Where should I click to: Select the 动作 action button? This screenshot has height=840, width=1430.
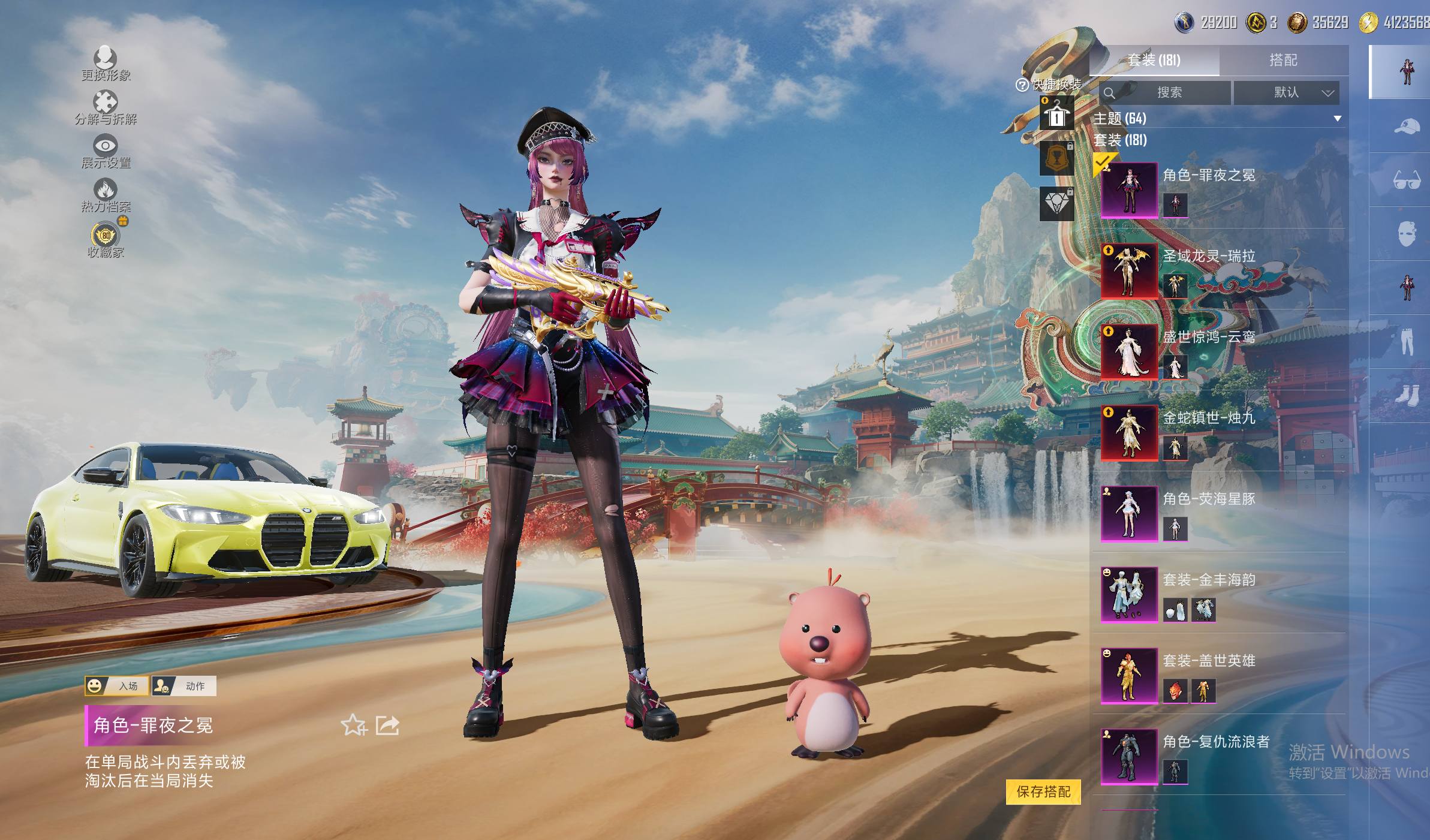pos(183,686)
